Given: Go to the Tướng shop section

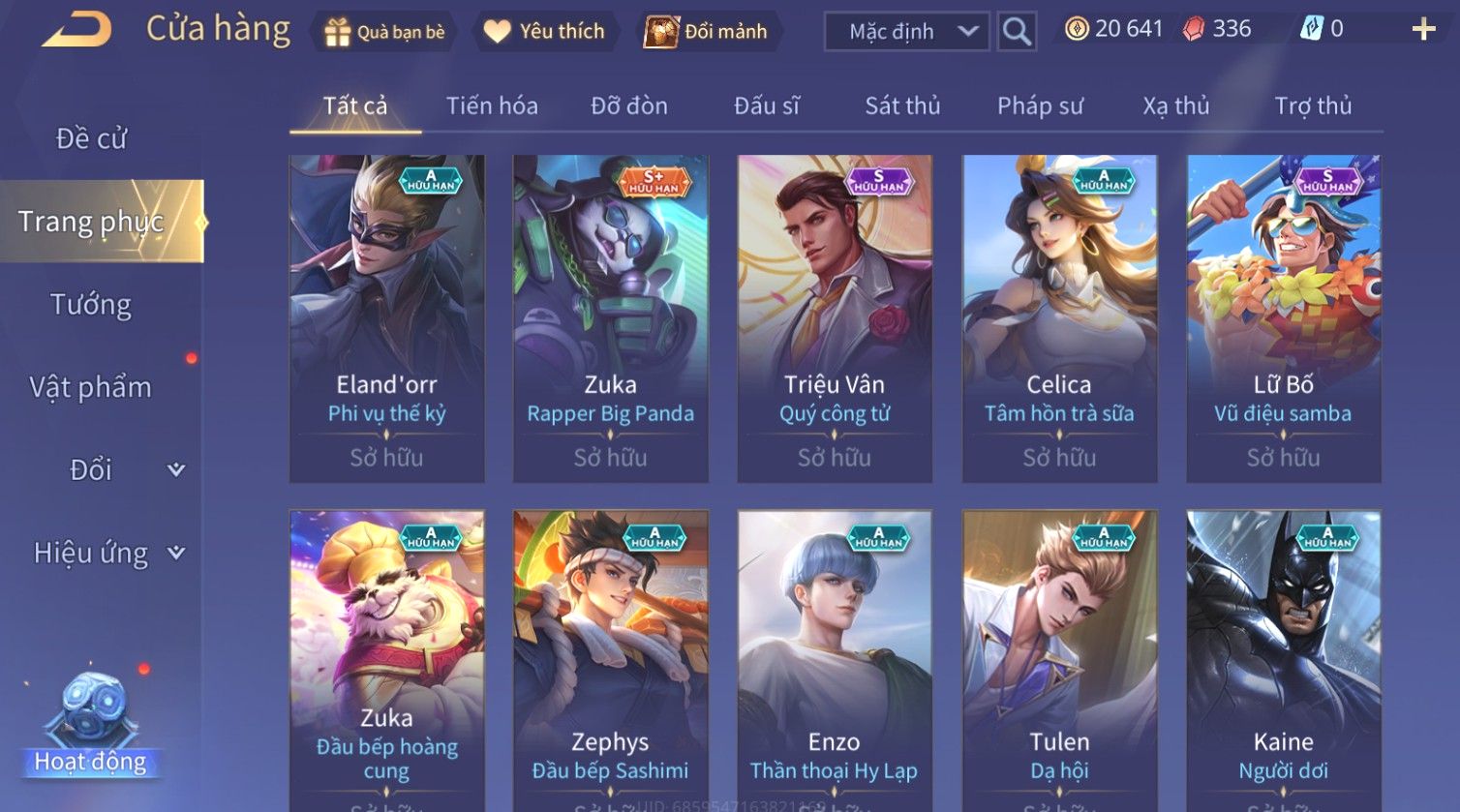Looking at the screenshot, I should click(91, 305).
